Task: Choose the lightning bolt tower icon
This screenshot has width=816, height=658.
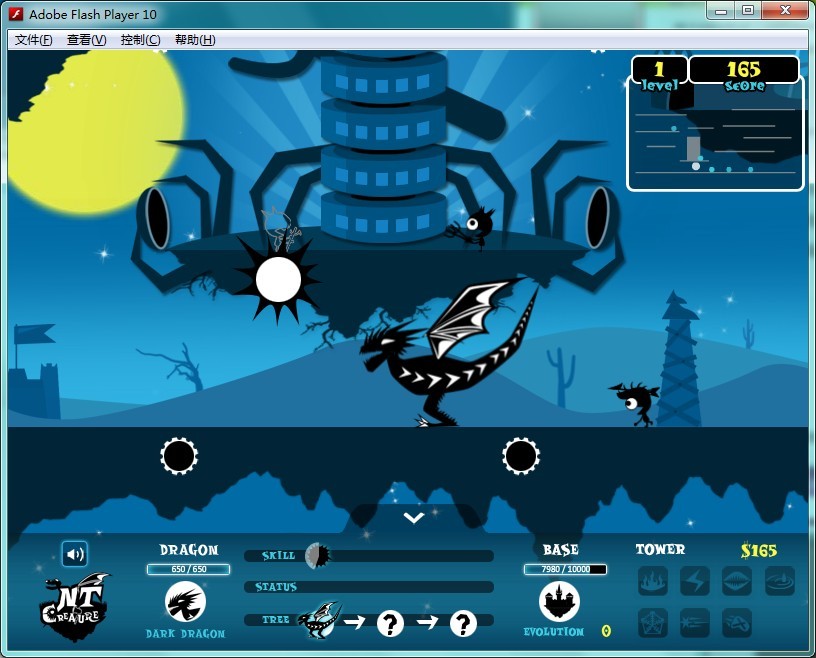Action: 695,581
